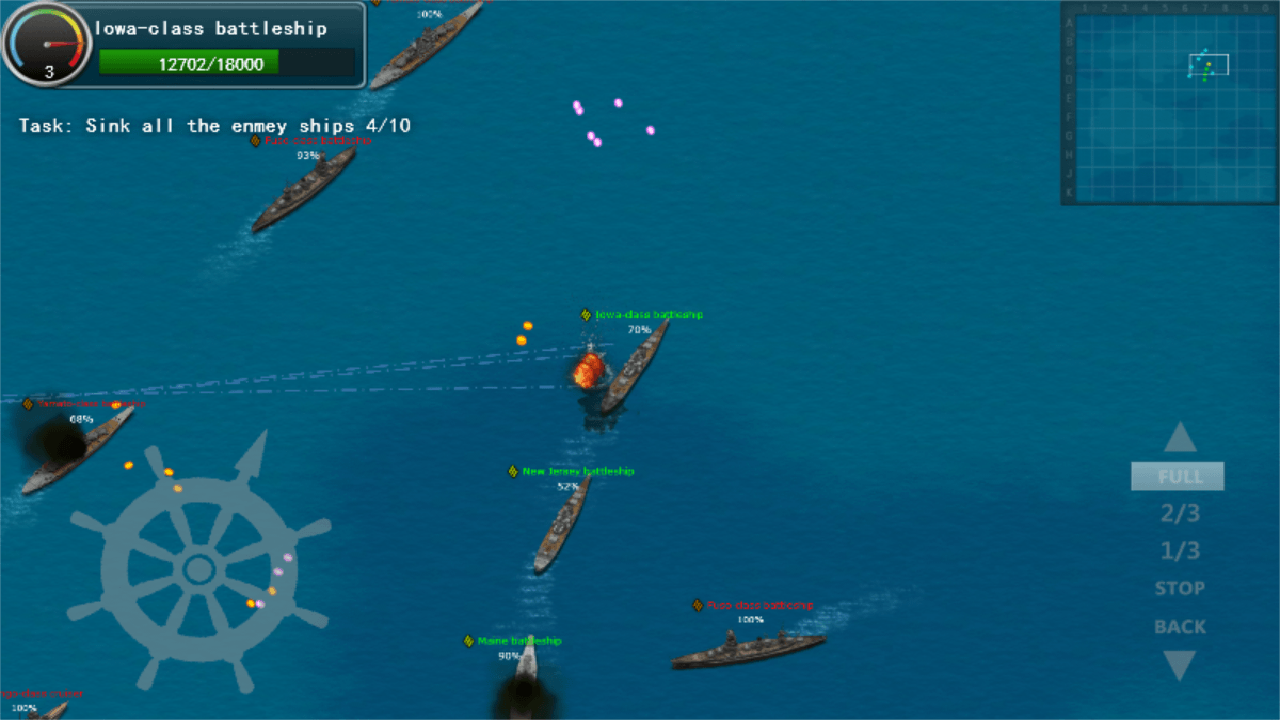This screenshot has width=1280, height=720.
Task: Select the marker icon by Maine battleship
Action: coord(468,641)
